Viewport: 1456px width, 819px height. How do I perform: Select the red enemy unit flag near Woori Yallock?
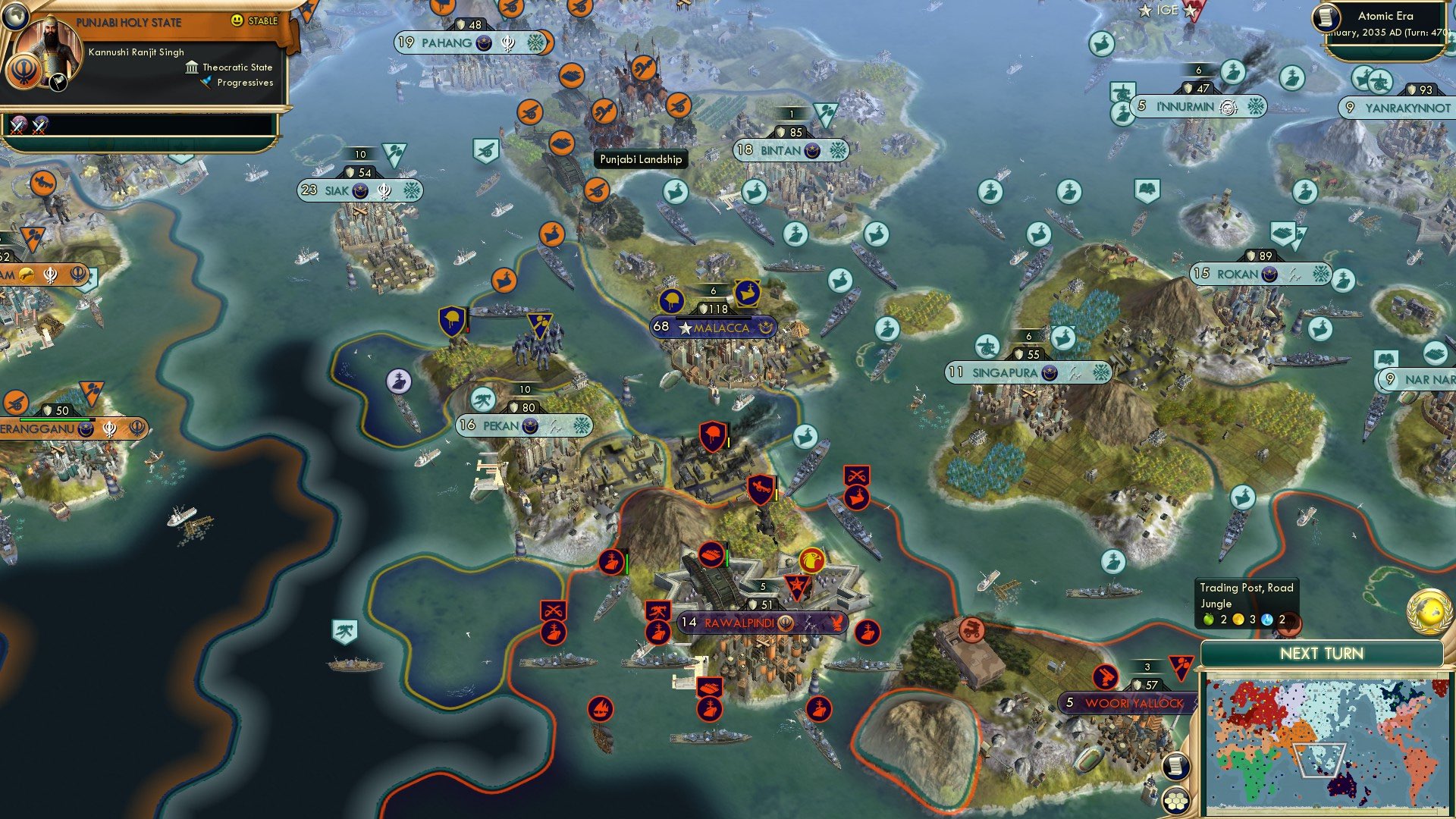pos(1106,677)
